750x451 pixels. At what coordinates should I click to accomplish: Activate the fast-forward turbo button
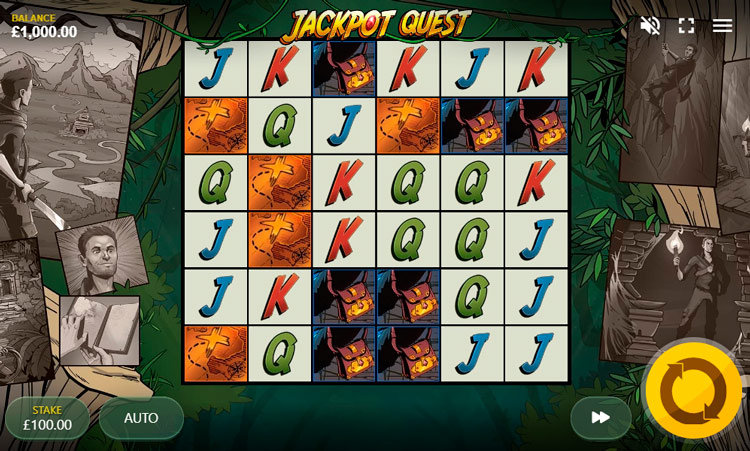pyautogui.click(x=600, y=418)
